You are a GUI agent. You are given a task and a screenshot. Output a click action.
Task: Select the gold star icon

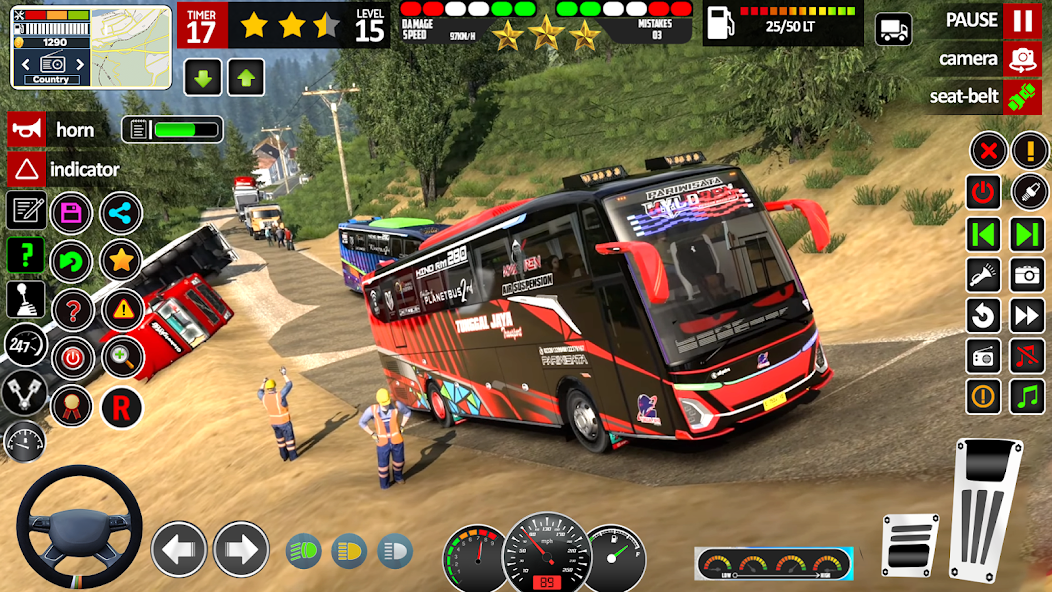pos(121,262)
